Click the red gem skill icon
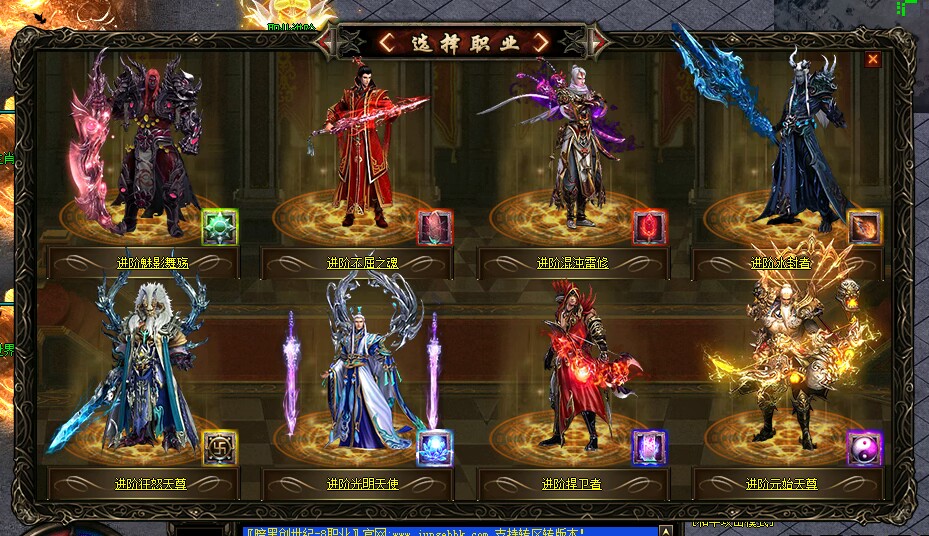 tap(650, 228)
